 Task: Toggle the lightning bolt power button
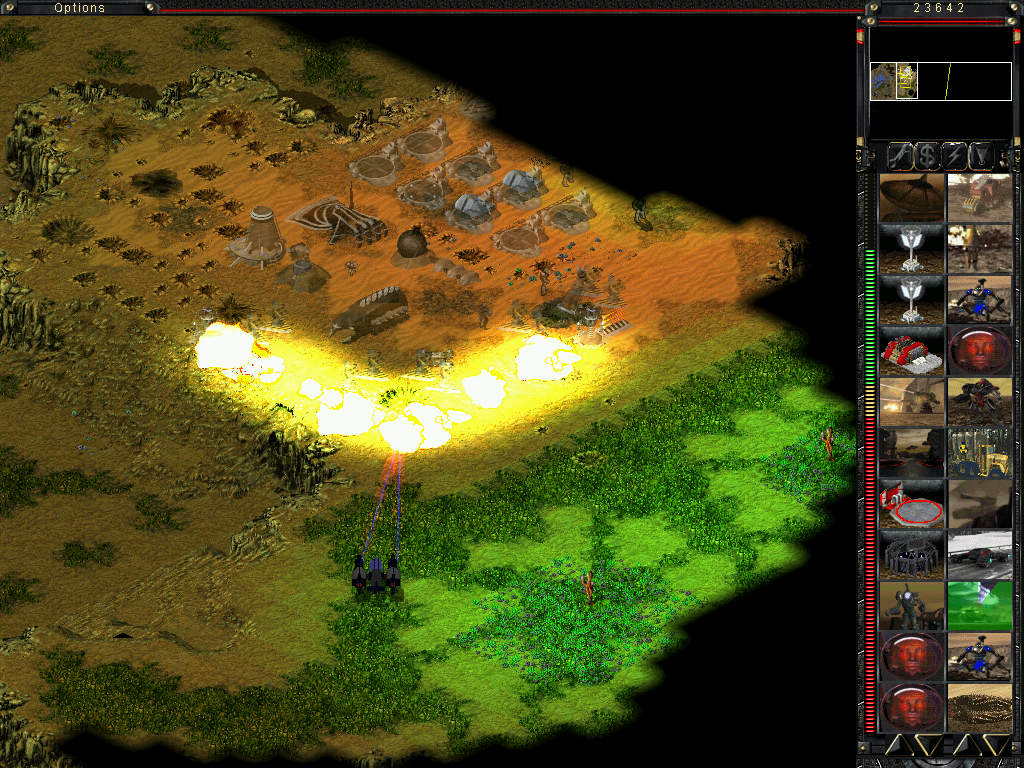point(955,155)
